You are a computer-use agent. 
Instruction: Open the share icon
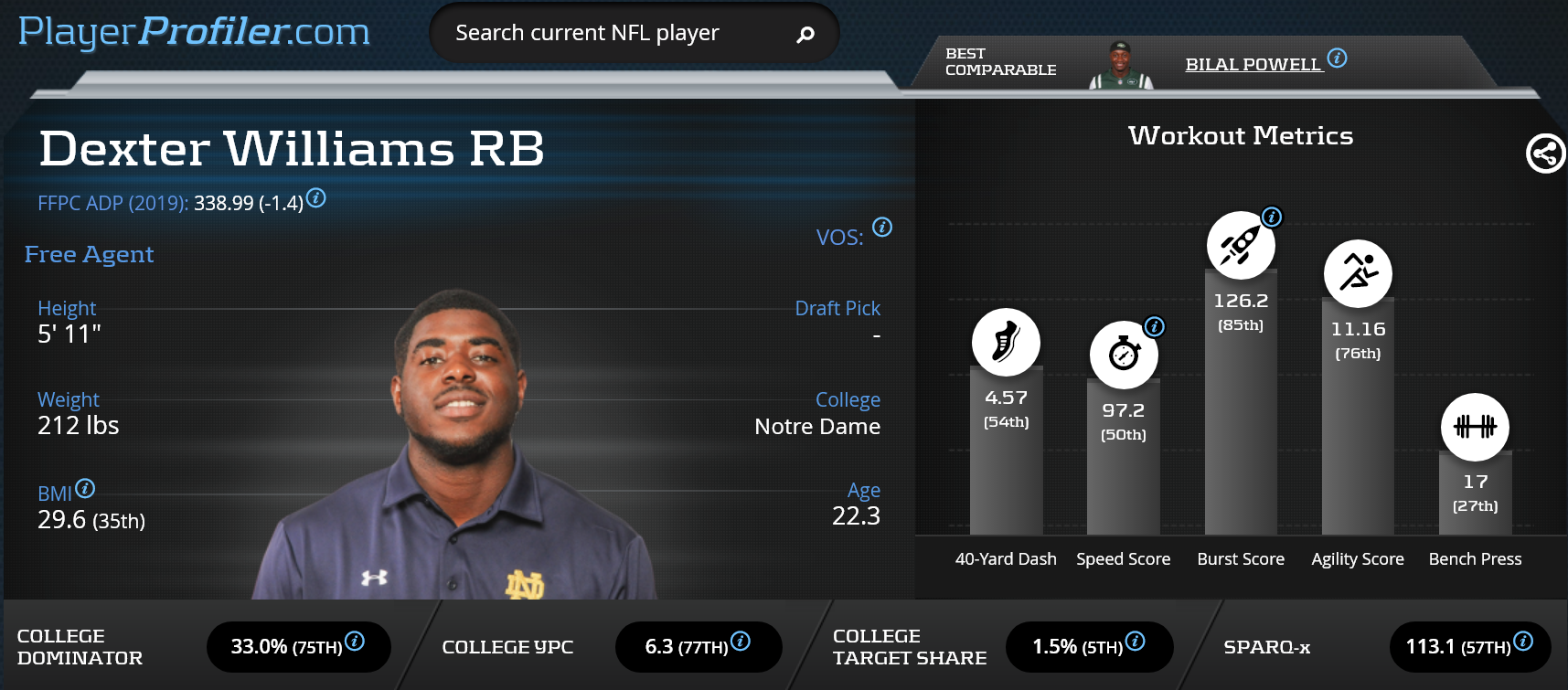1545,154
